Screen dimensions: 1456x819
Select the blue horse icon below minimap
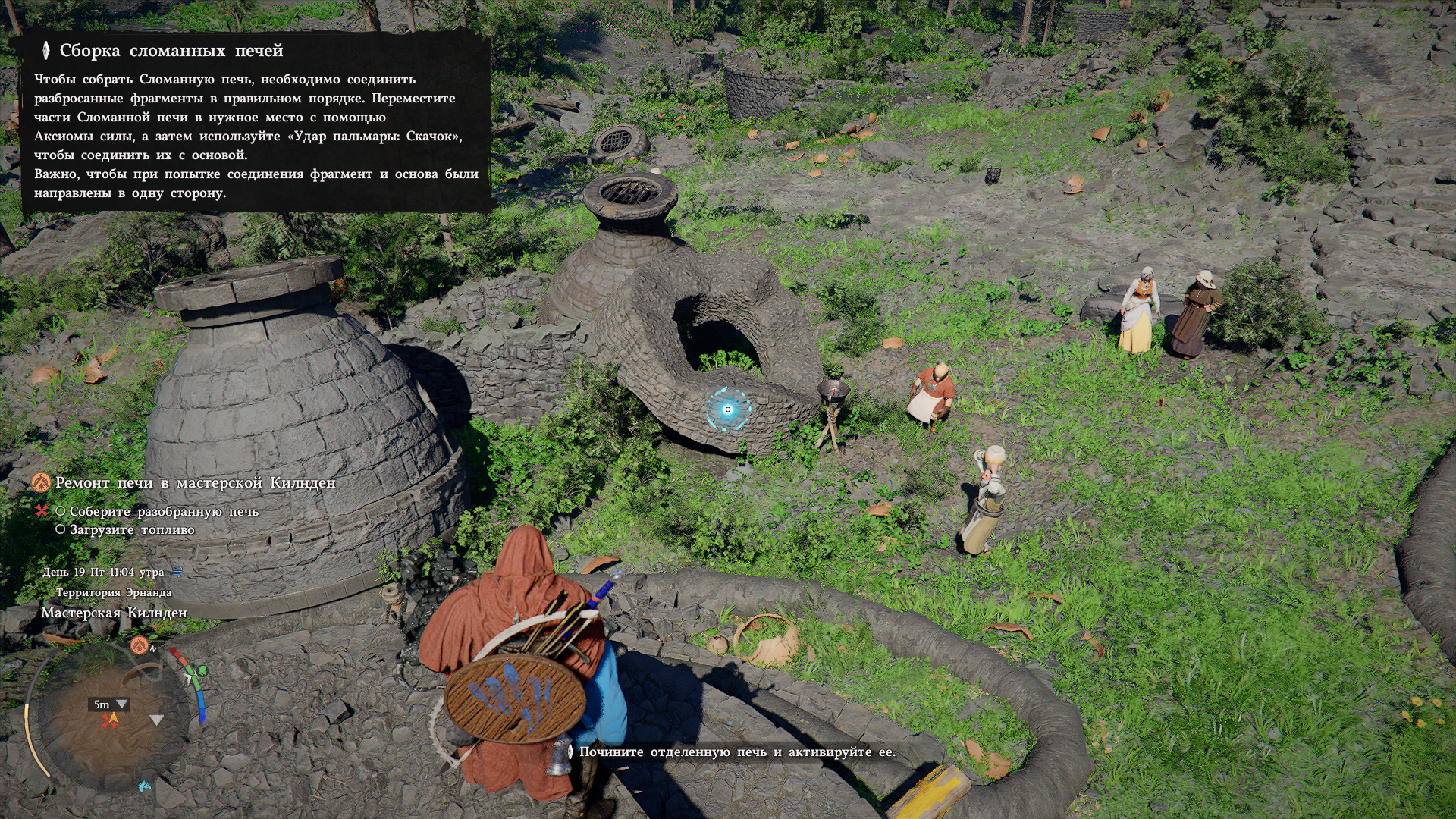click(x=144, y=786)
